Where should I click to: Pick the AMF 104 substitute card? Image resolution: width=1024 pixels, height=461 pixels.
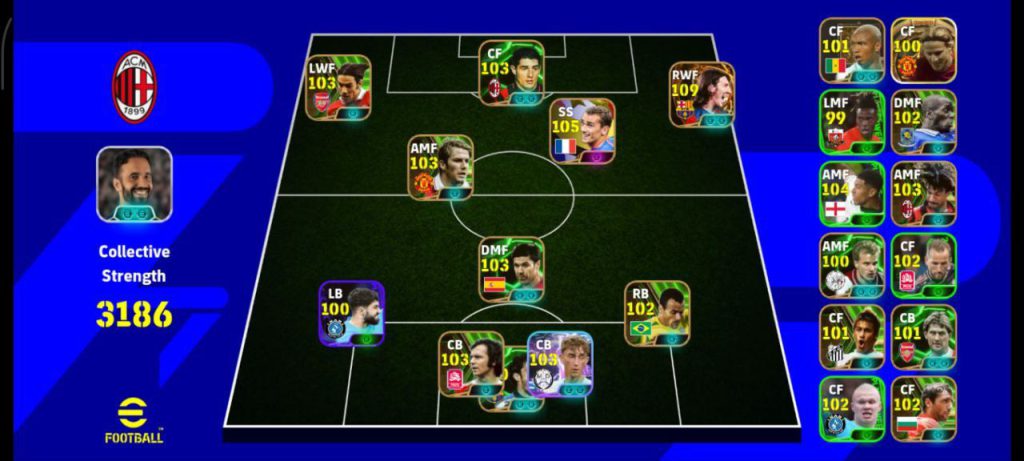click(x=852, y=194)
